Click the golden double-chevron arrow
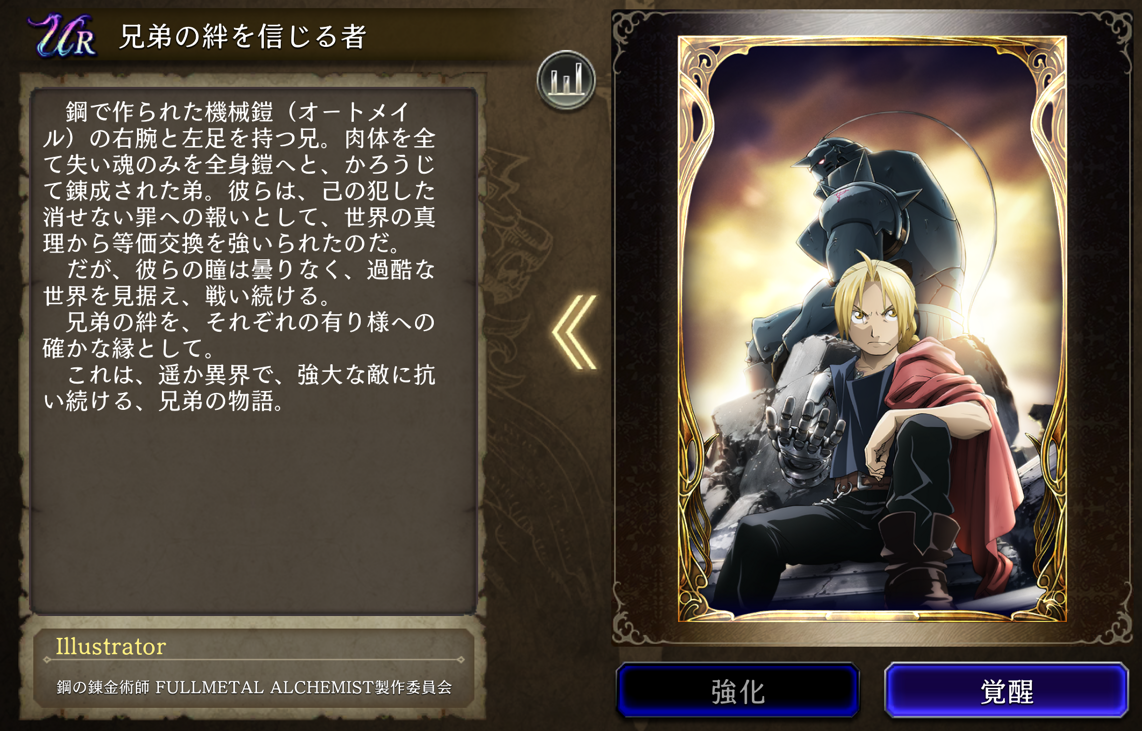The height and width of the screenshot is (731, 1142). click(575, 332)
